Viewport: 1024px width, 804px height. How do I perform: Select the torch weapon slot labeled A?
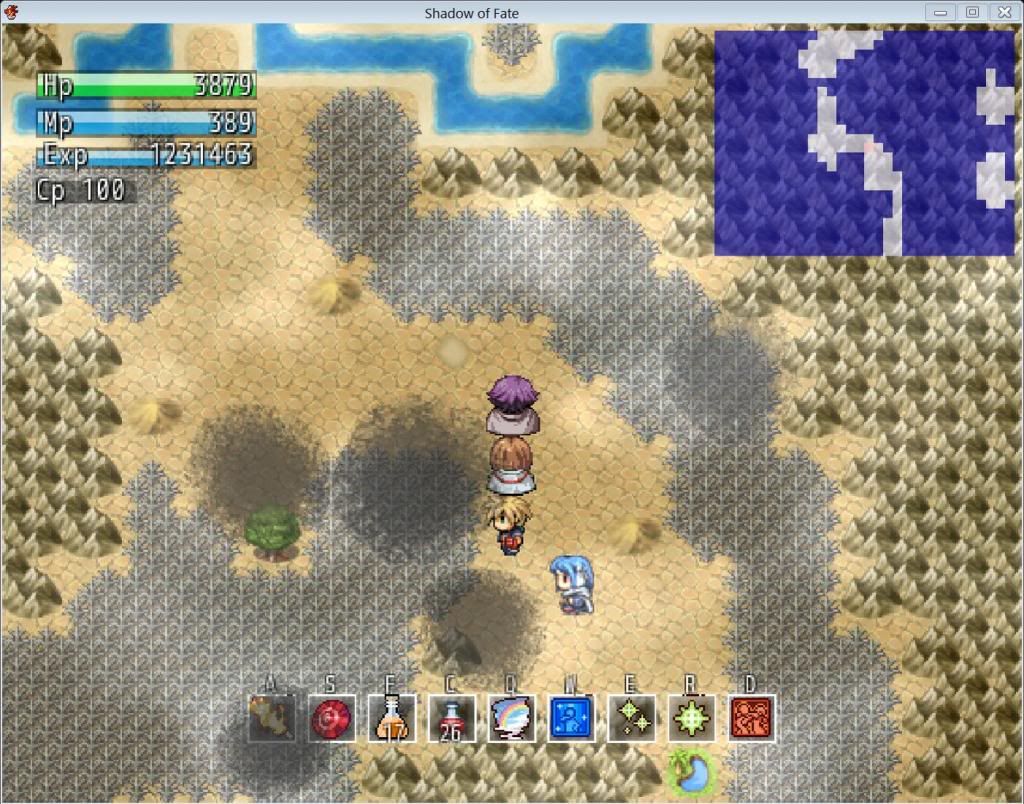coord(272,718)
